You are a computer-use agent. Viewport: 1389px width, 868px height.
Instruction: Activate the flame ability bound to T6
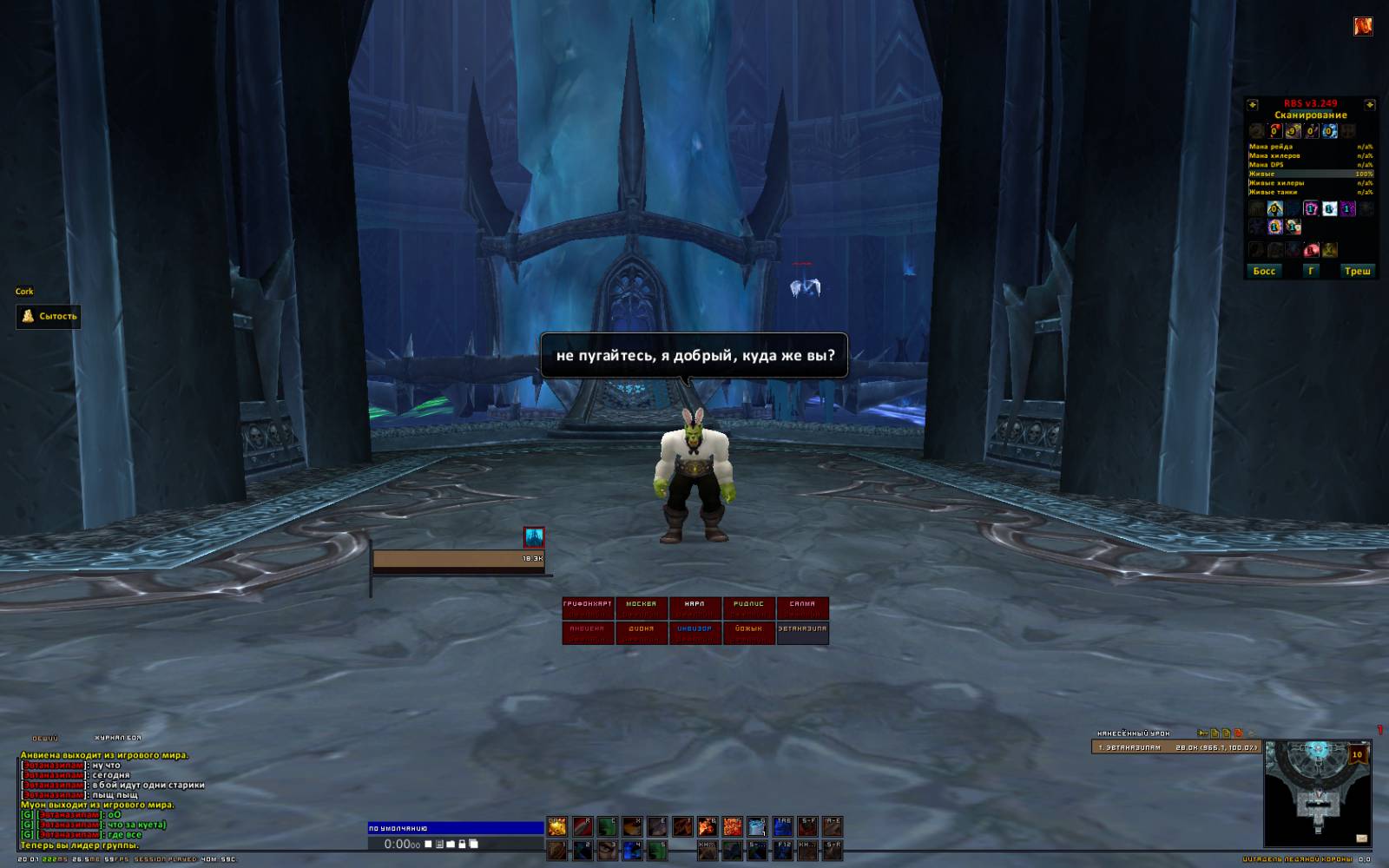708,826
